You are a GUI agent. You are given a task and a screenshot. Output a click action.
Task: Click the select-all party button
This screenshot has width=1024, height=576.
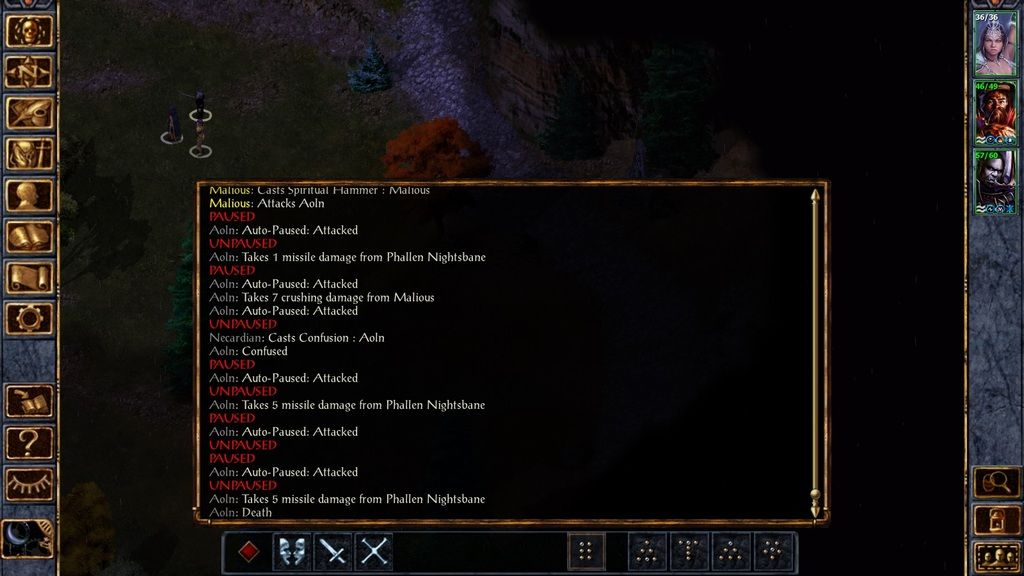click(x=996, y=555)
